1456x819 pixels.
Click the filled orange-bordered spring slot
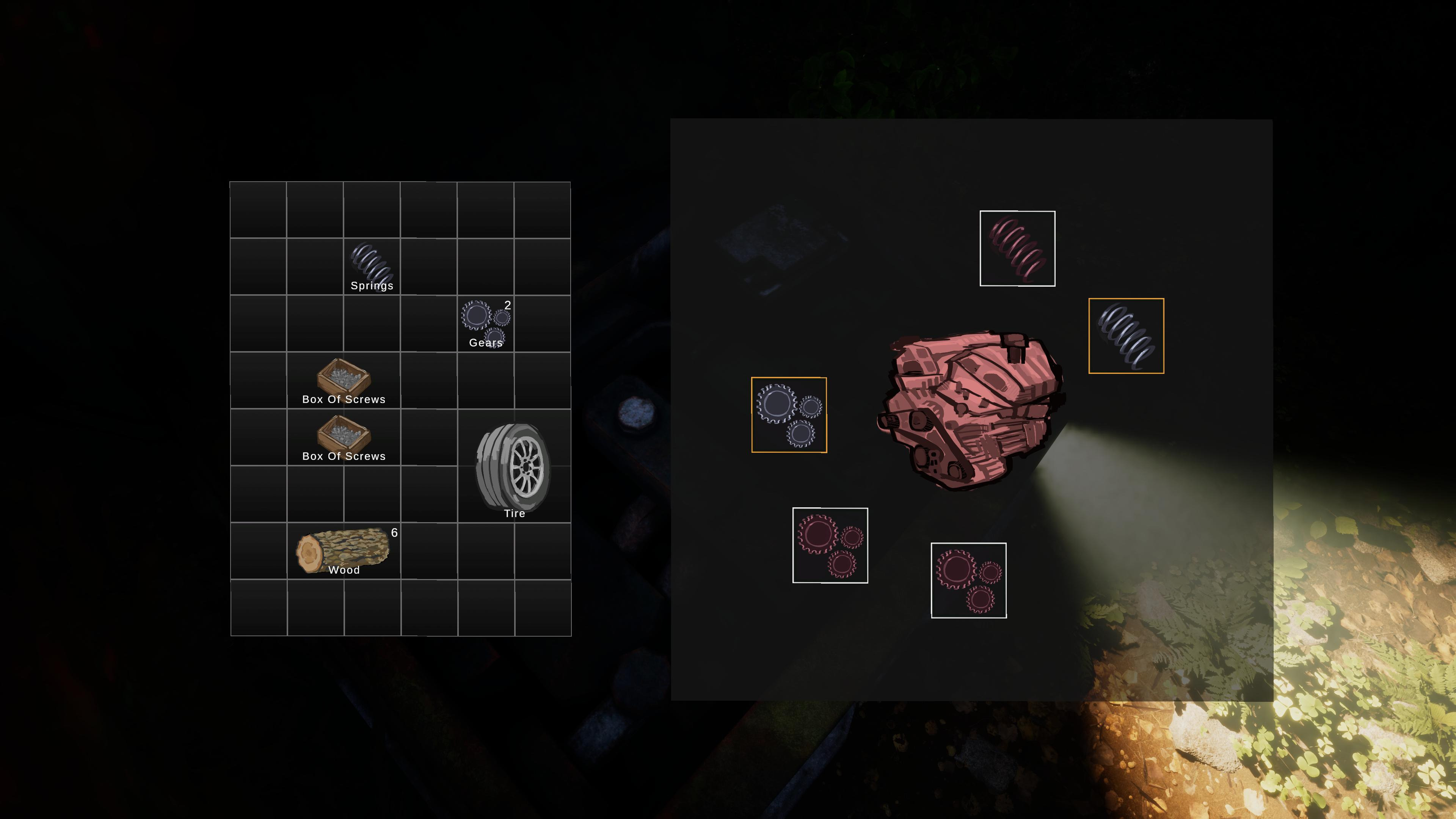pos(1126,336)
